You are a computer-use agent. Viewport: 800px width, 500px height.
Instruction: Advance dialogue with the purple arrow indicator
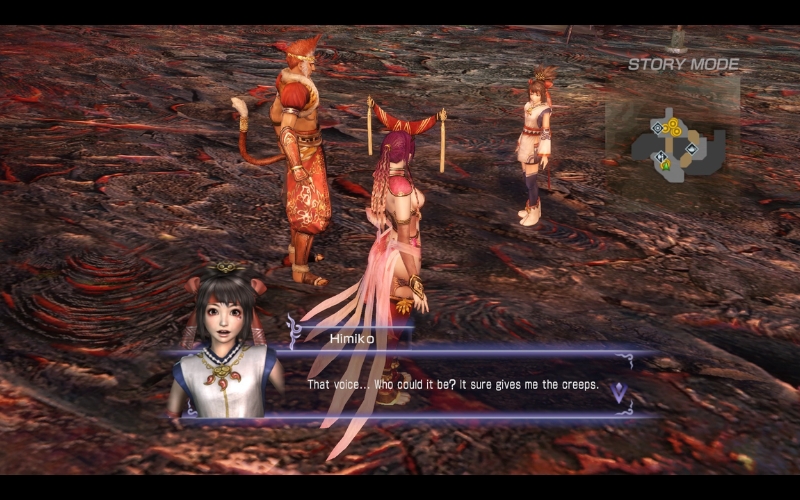click(x=619, y=392)
